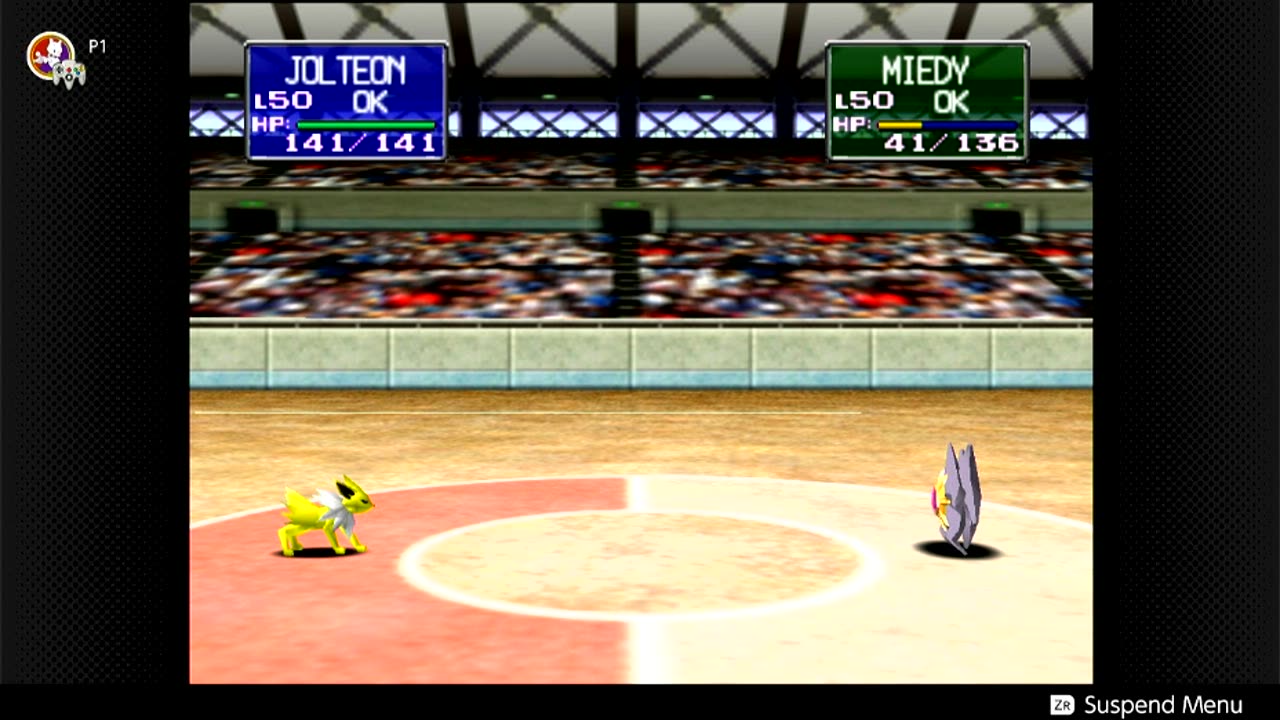
Task: Select the JOLTEON name header
Action: (x=348, y=70)
